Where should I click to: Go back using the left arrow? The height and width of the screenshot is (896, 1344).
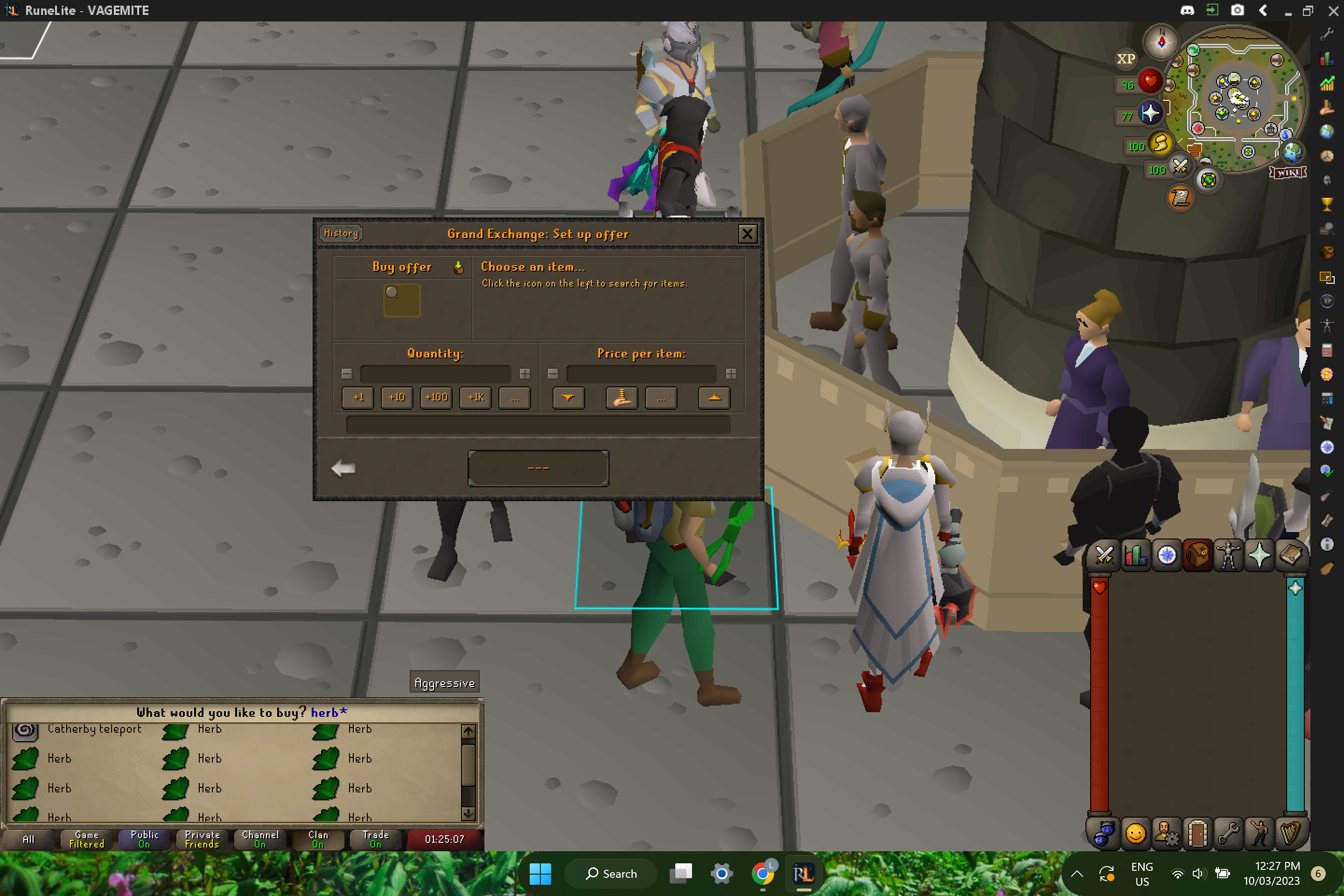click(x=343, y=468)
